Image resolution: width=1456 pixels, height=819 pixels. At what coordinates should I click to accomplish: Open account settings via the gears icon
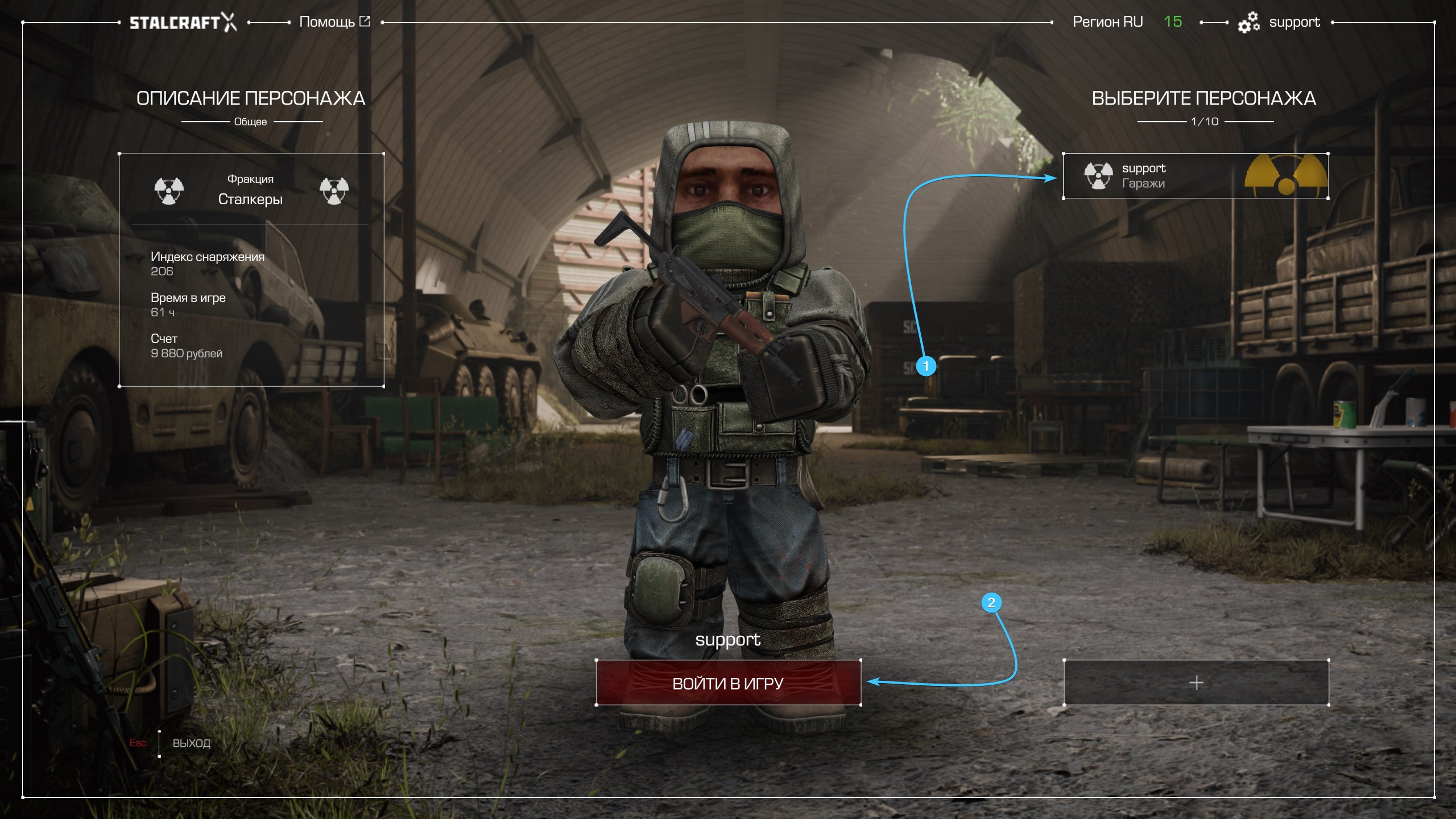[x=1248, y=23]
